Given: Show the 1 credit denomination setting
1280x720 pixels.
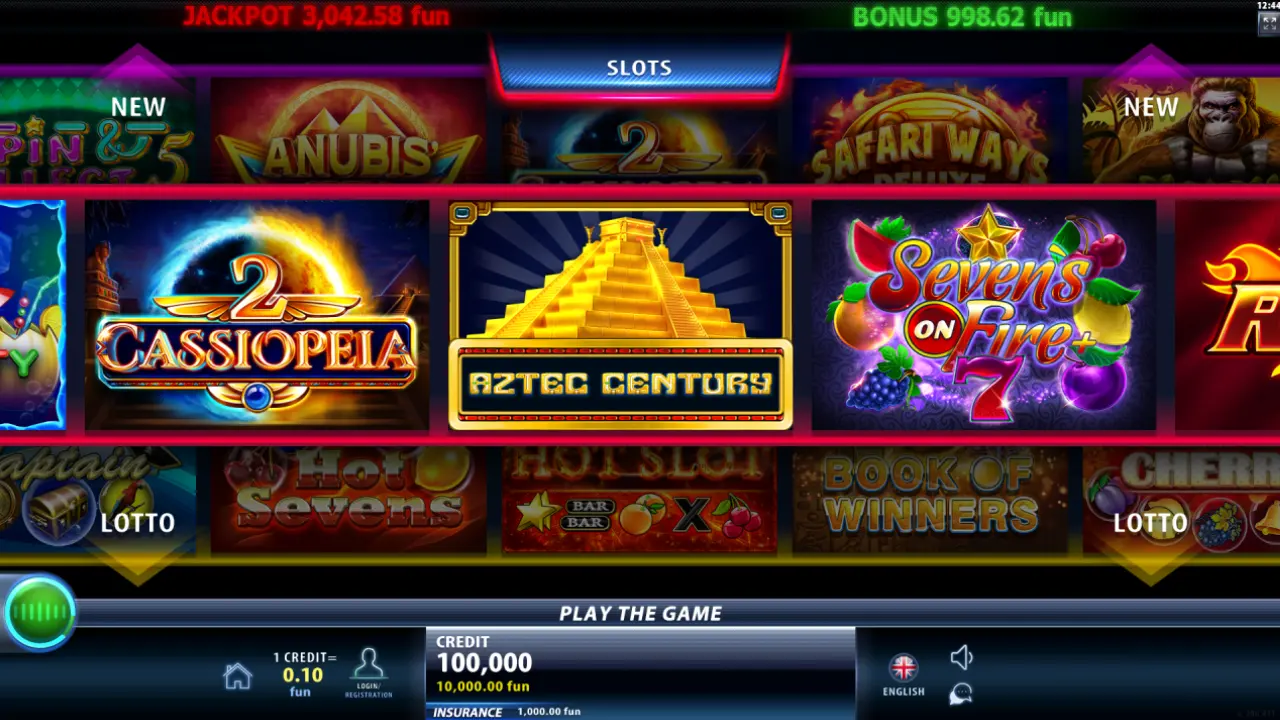Looking at the screenshot, I should (304, 673).
